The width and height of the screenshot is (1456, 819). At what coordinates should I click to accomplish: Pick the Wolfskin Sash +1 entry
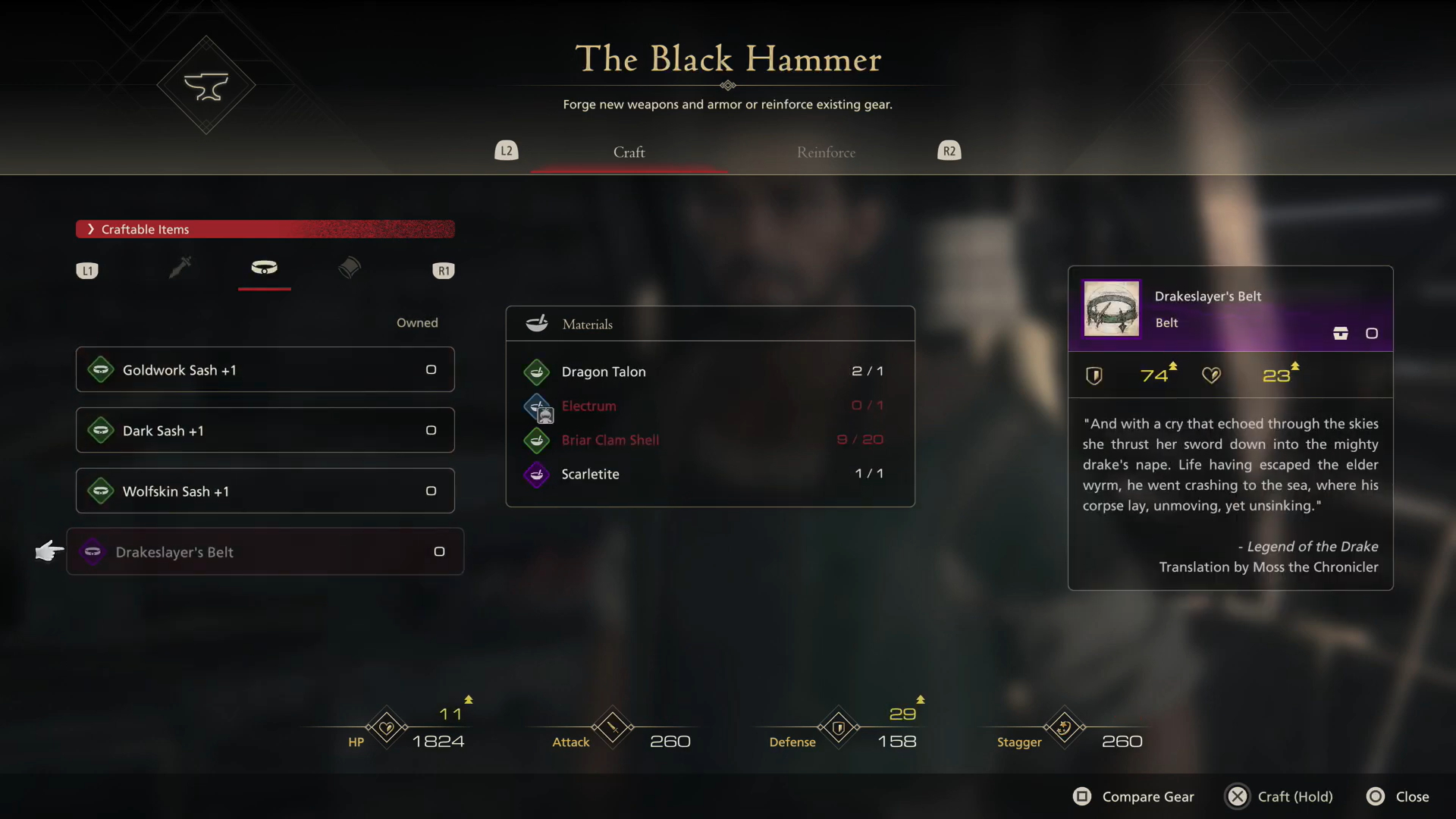(265, 491)
